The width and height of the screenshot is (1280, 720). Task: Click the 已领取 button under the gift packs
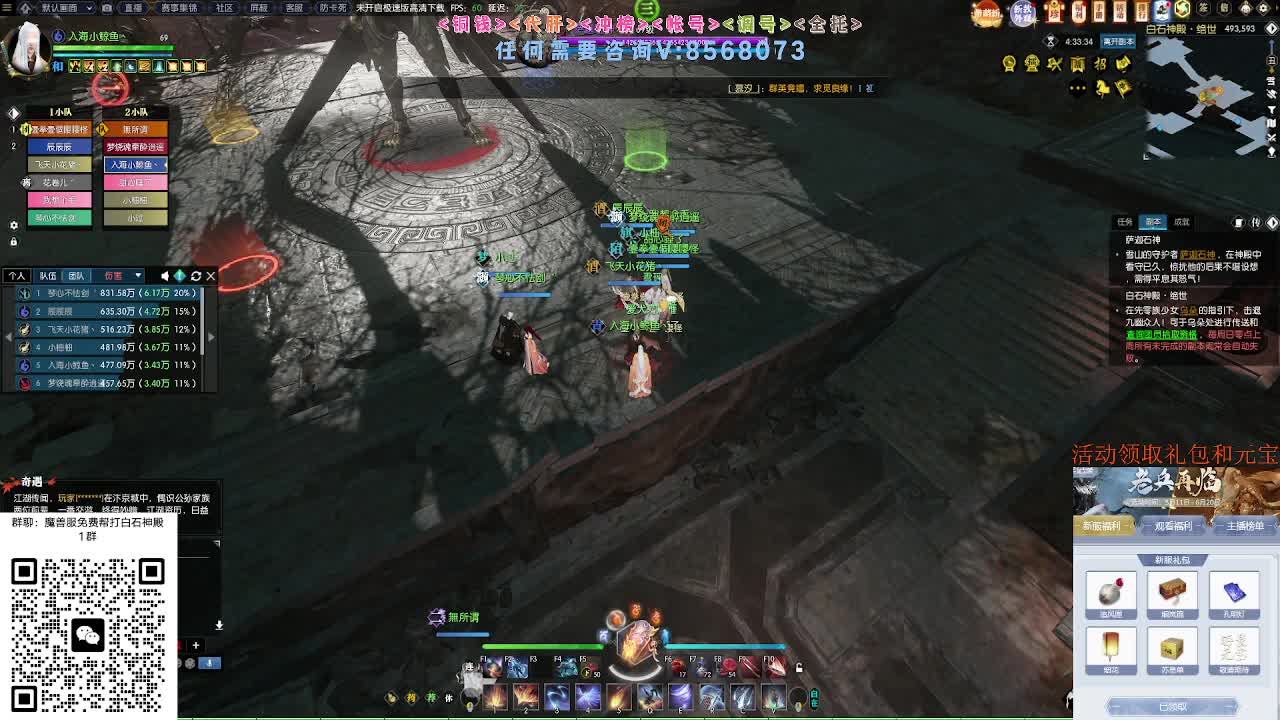coord(1172,705)
